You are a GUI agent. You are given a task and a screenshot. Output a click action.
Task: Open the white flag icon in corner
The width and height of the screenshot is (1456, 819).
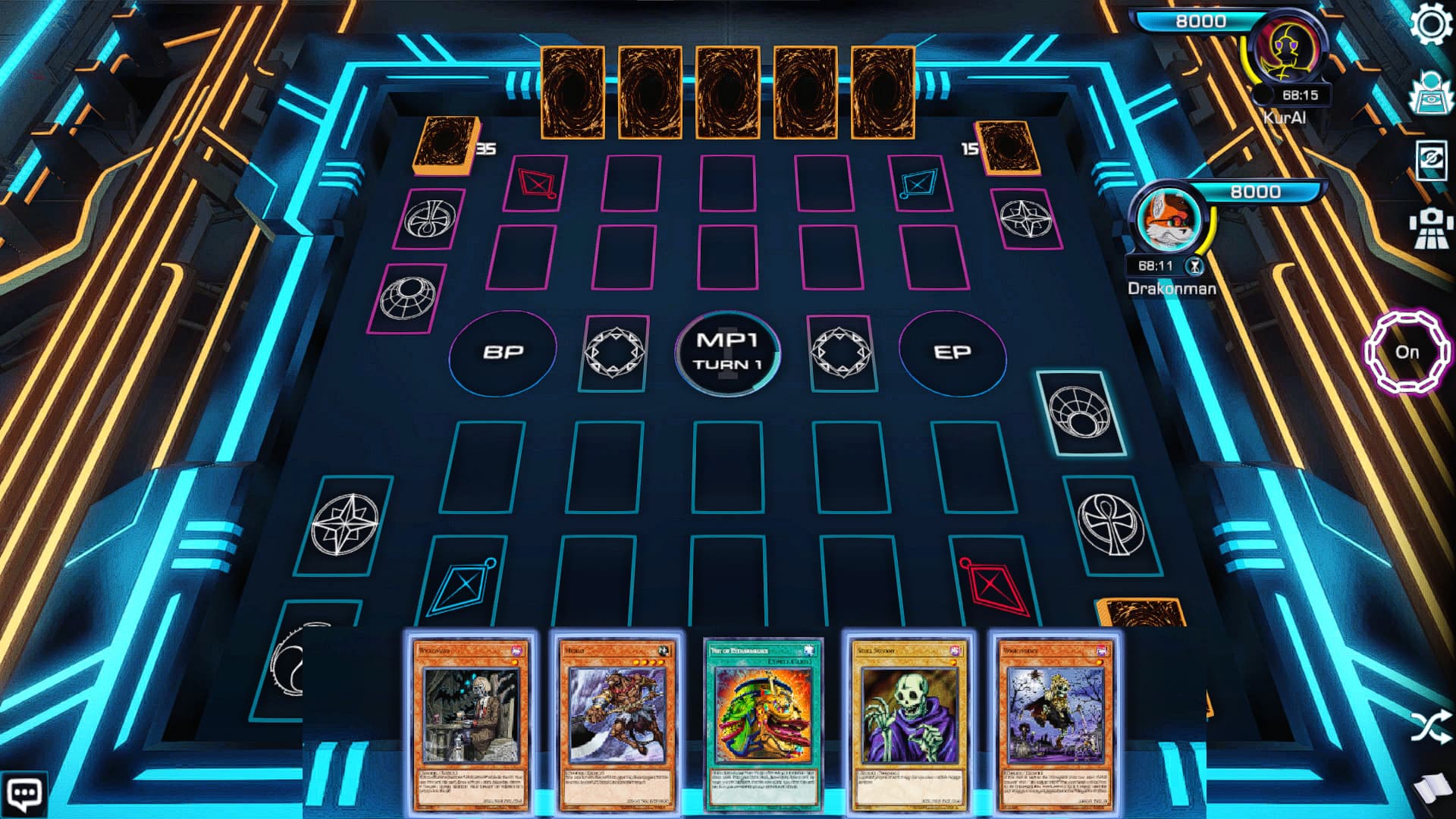pyautogui.click(x=1431, y=792)
